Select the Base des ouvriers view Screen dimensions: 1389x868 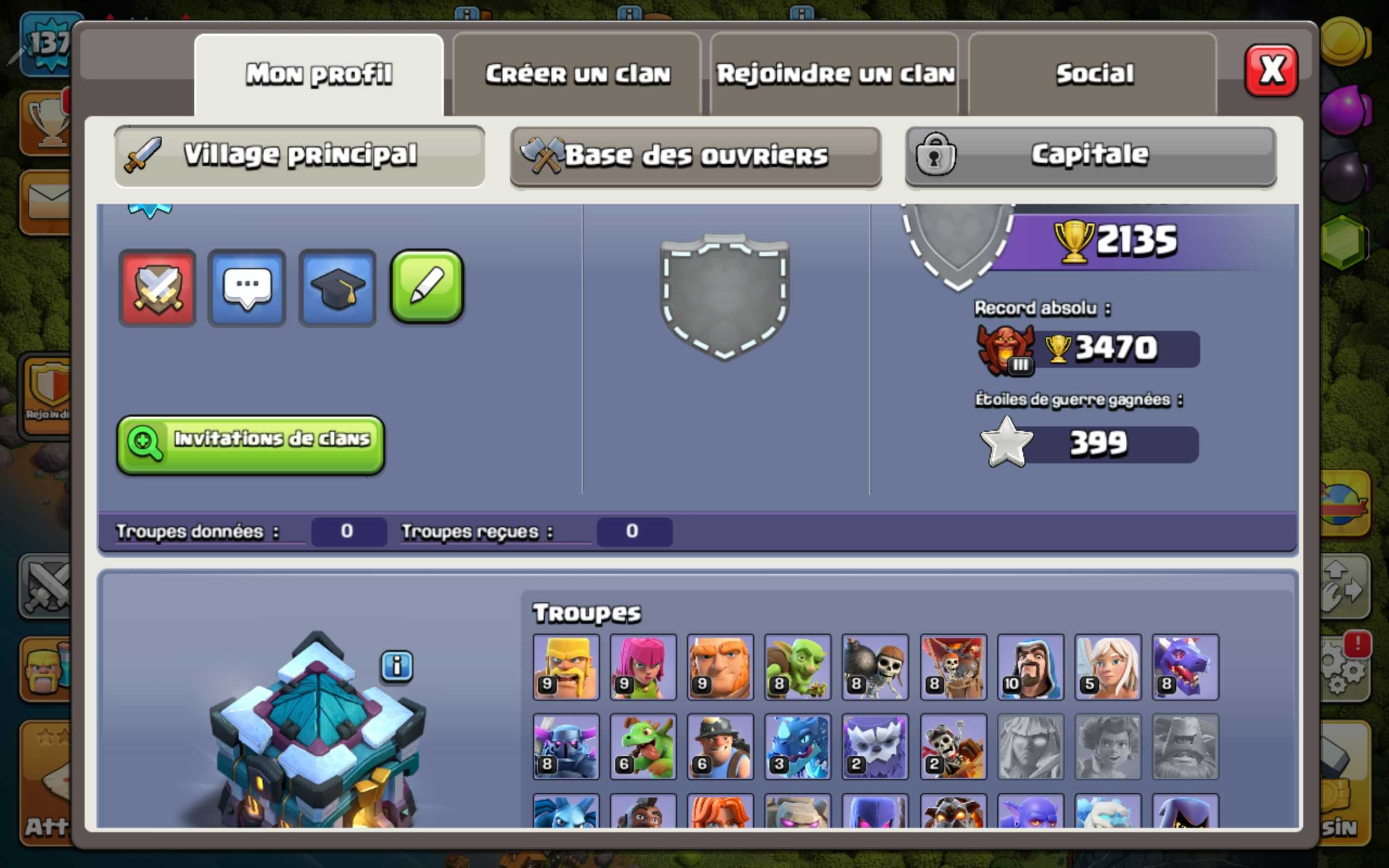[694, 155]
